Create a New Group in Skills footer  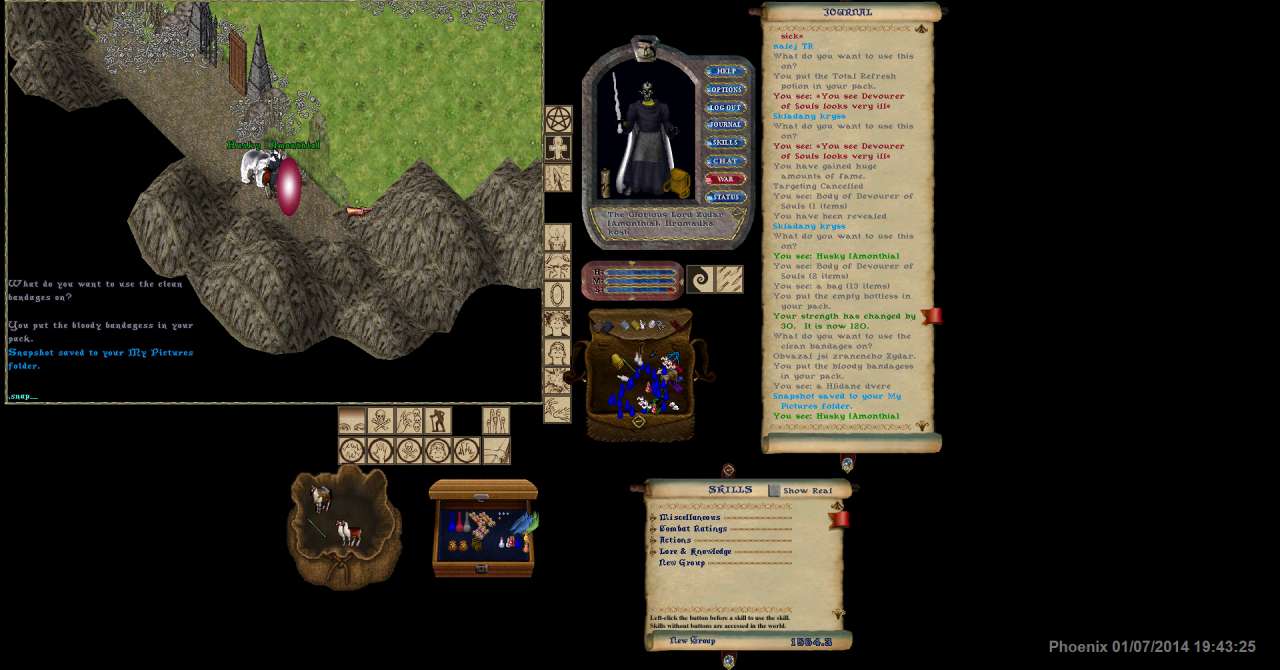click(x=692, y=641)
